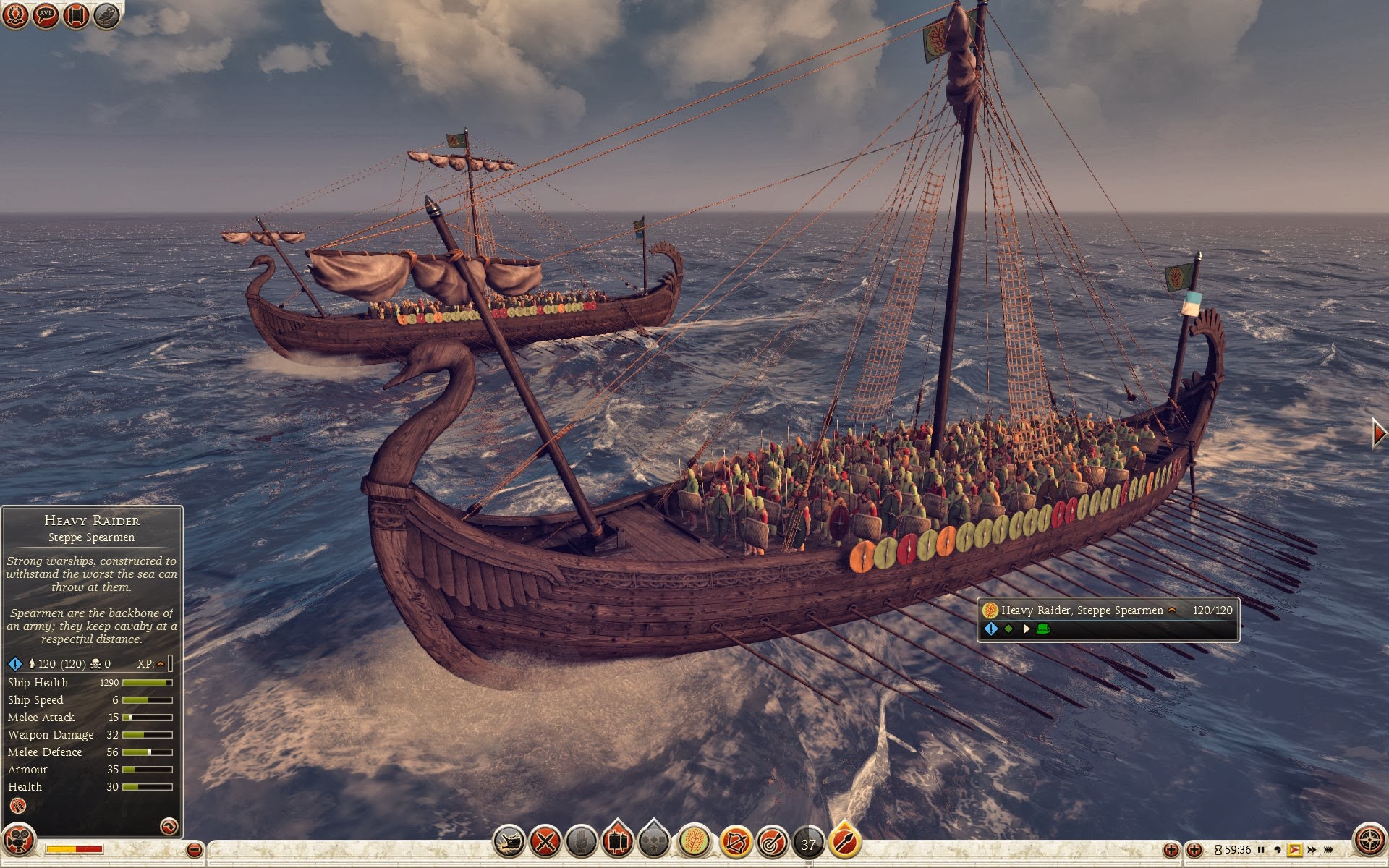This screenshot has height=868, width=1389.
Task: Open the grey shapes formations button
Action: (x=654, y=842)
